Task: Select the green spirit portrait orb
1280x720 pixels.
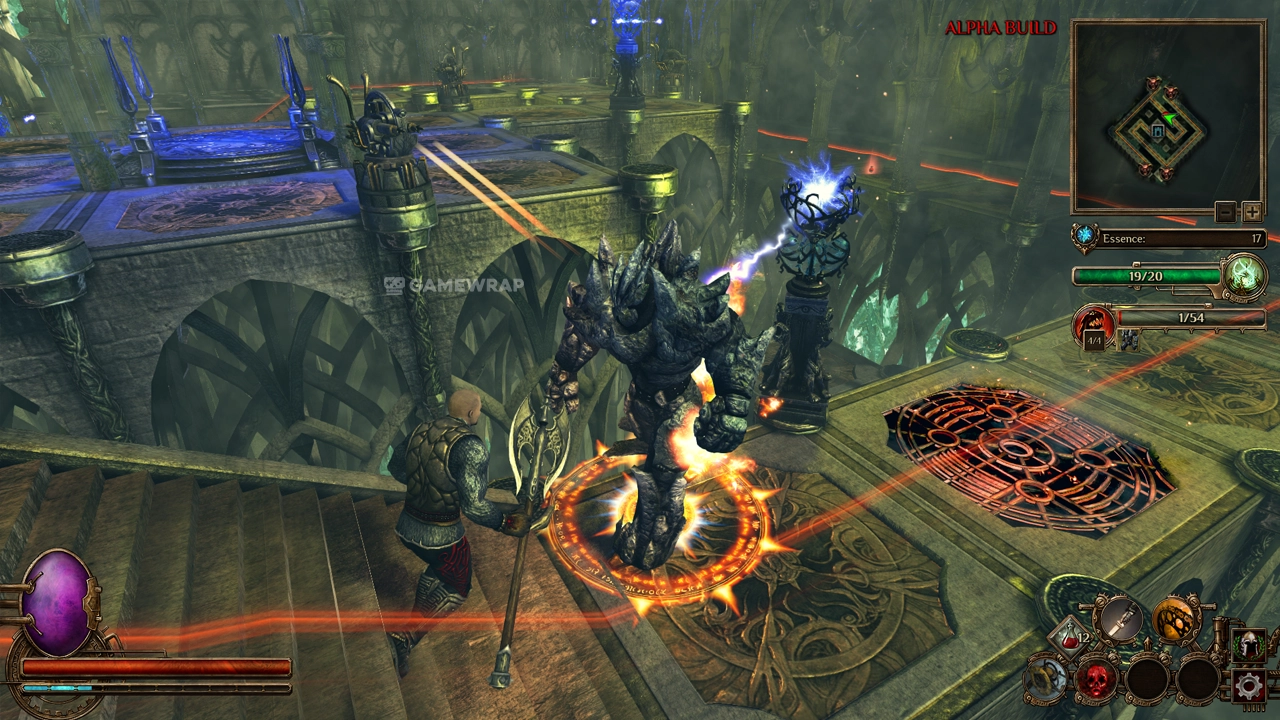Action: [x=1246, y=274]
